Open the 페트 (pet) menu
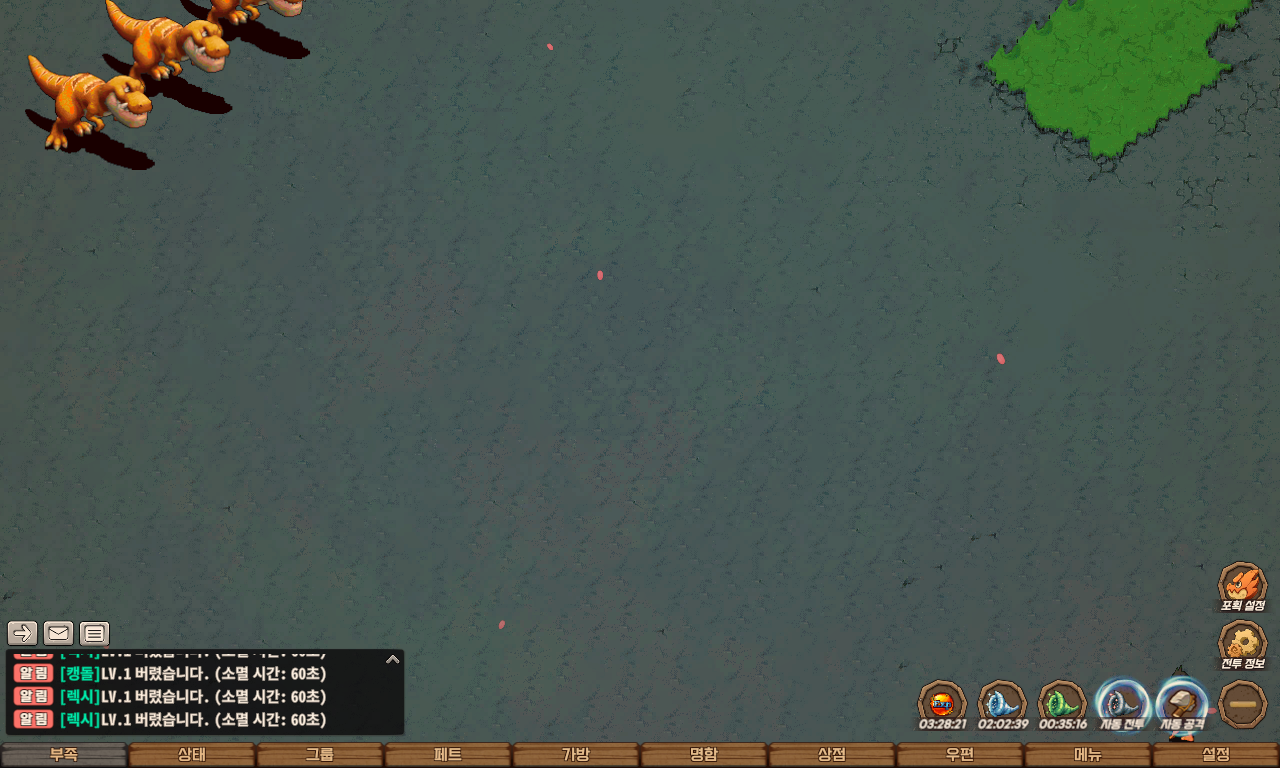Screen dimensions: 1280x768 (448, 755)
